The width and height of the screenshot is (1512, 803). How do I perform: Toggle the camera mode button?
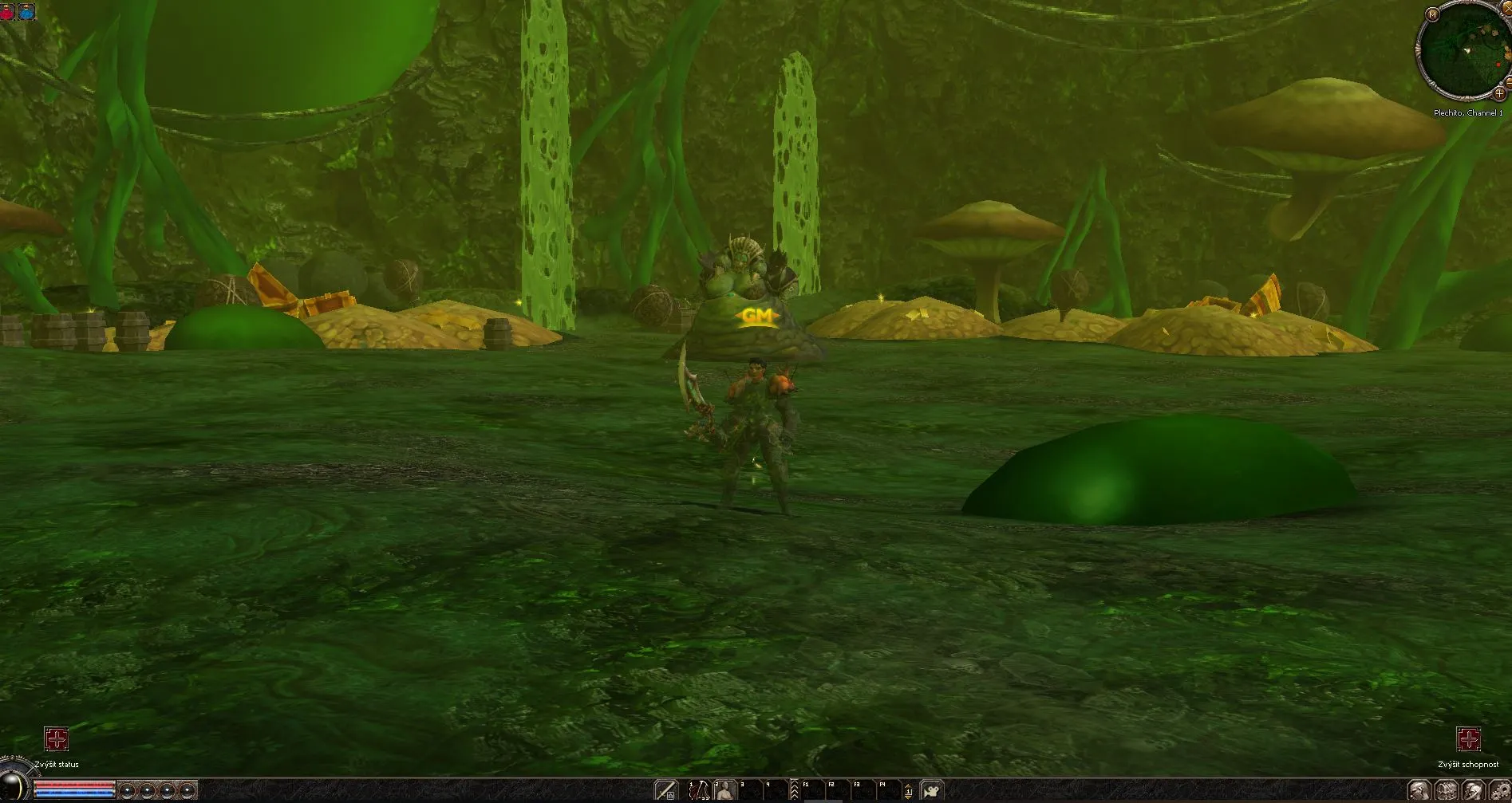tap(931, 790)
